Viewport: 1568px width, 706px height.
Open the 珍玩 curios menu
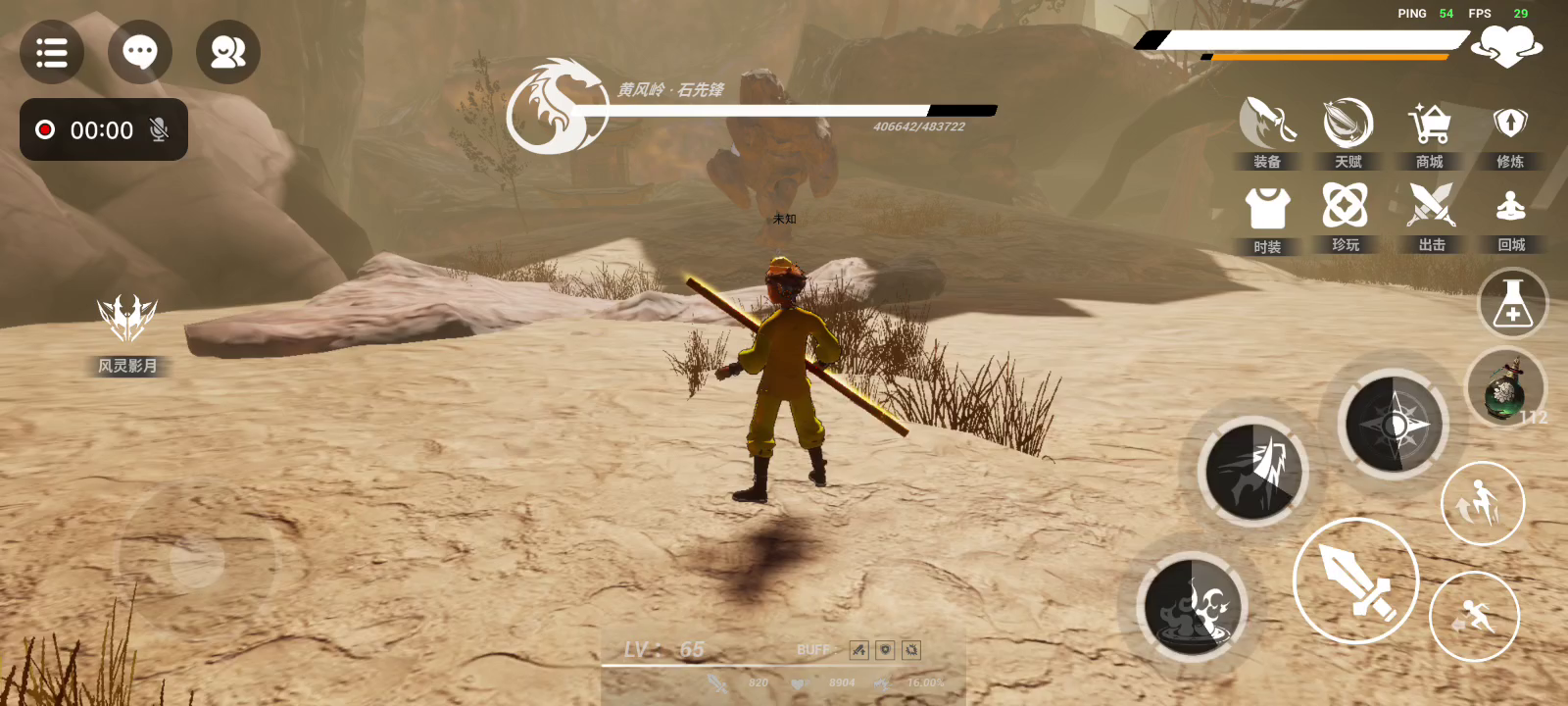[x=1346, y=215]
